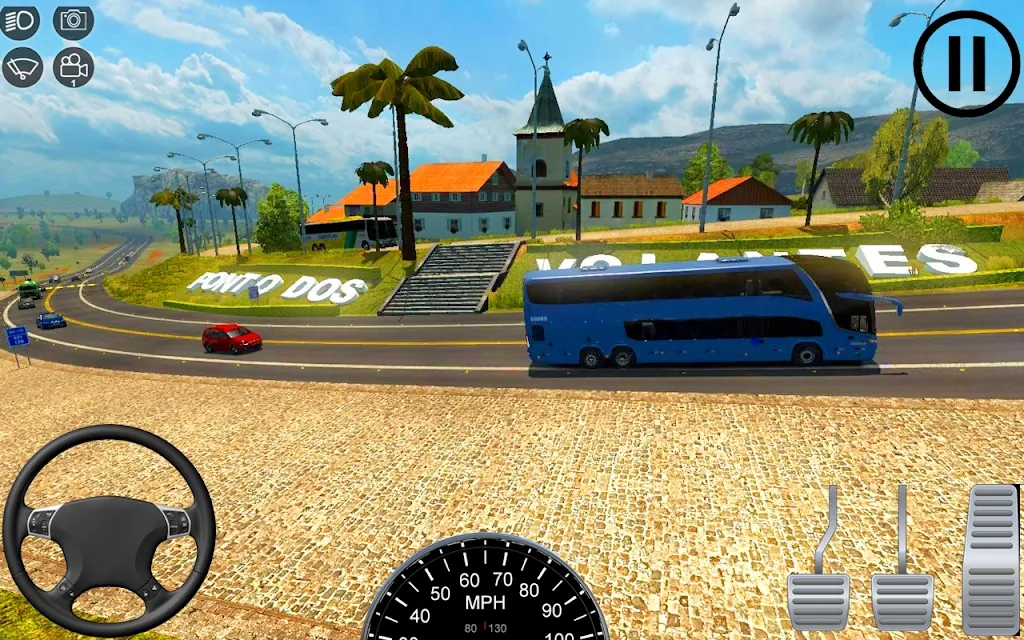
Task: Pause the game with the pause button
Action: click(x=966, y=63)
